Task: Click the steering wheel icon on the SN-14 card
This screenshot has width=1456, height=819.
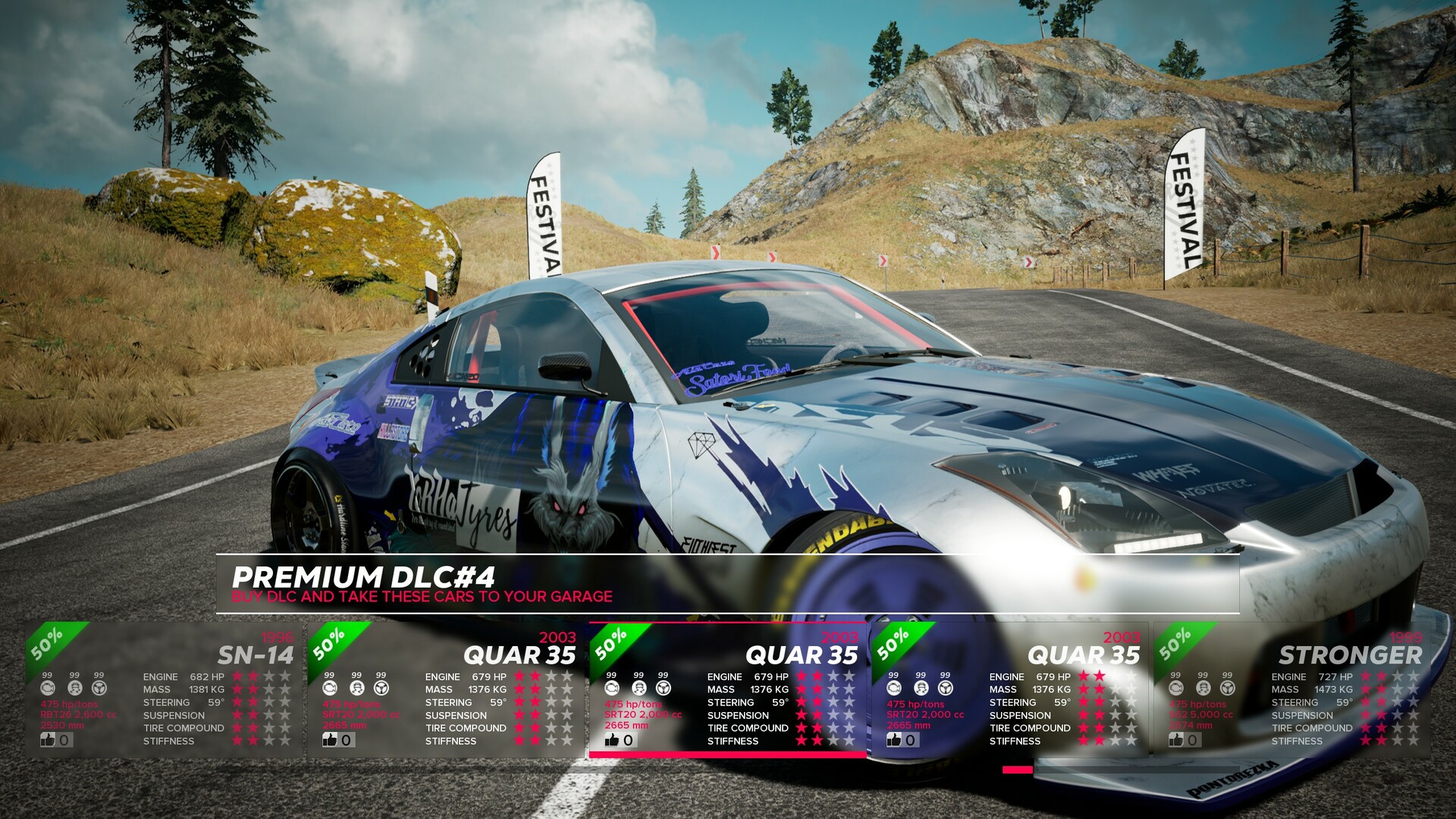Action: [99, 689]
